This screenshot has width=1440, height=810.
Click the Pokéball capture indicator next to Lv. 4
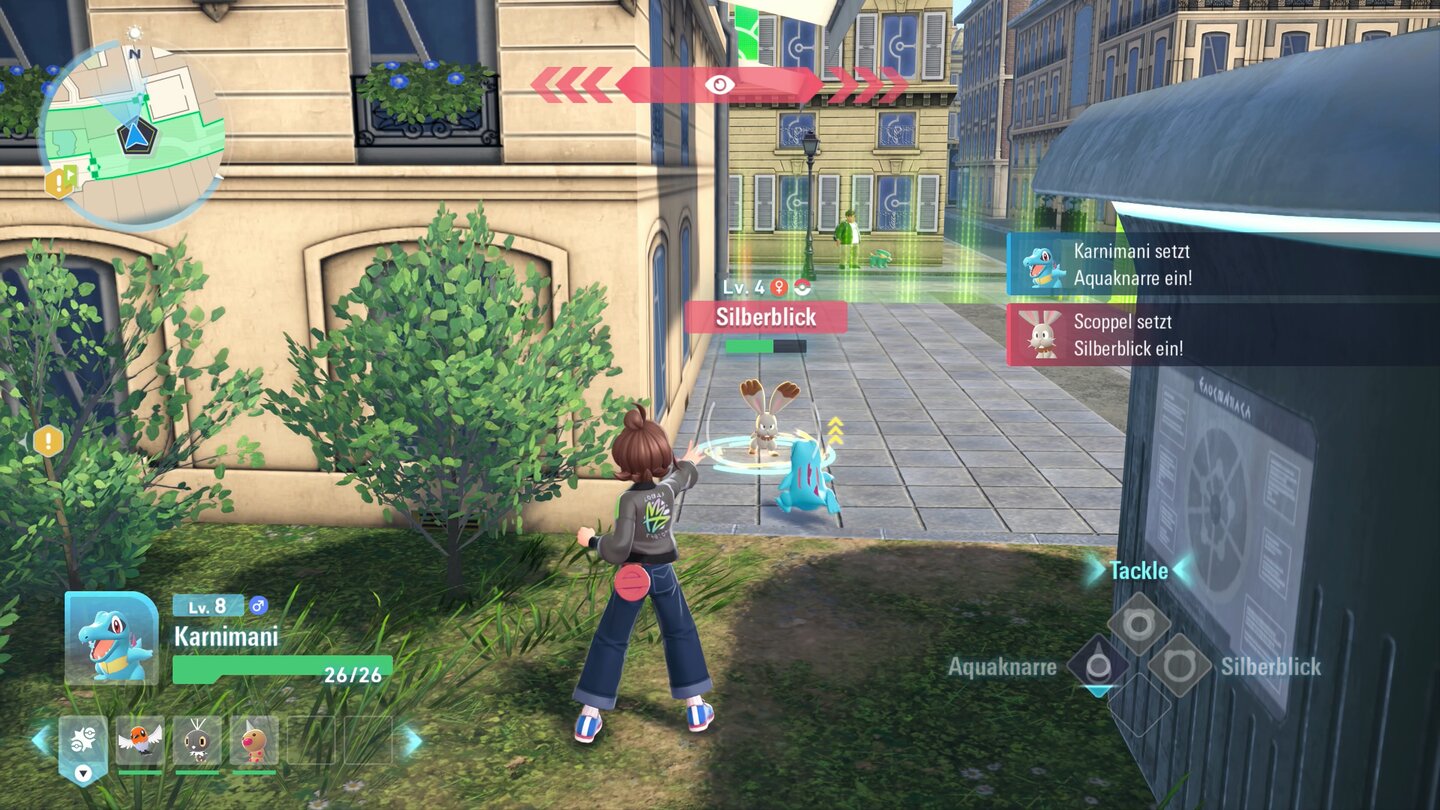tap(802, 288)
